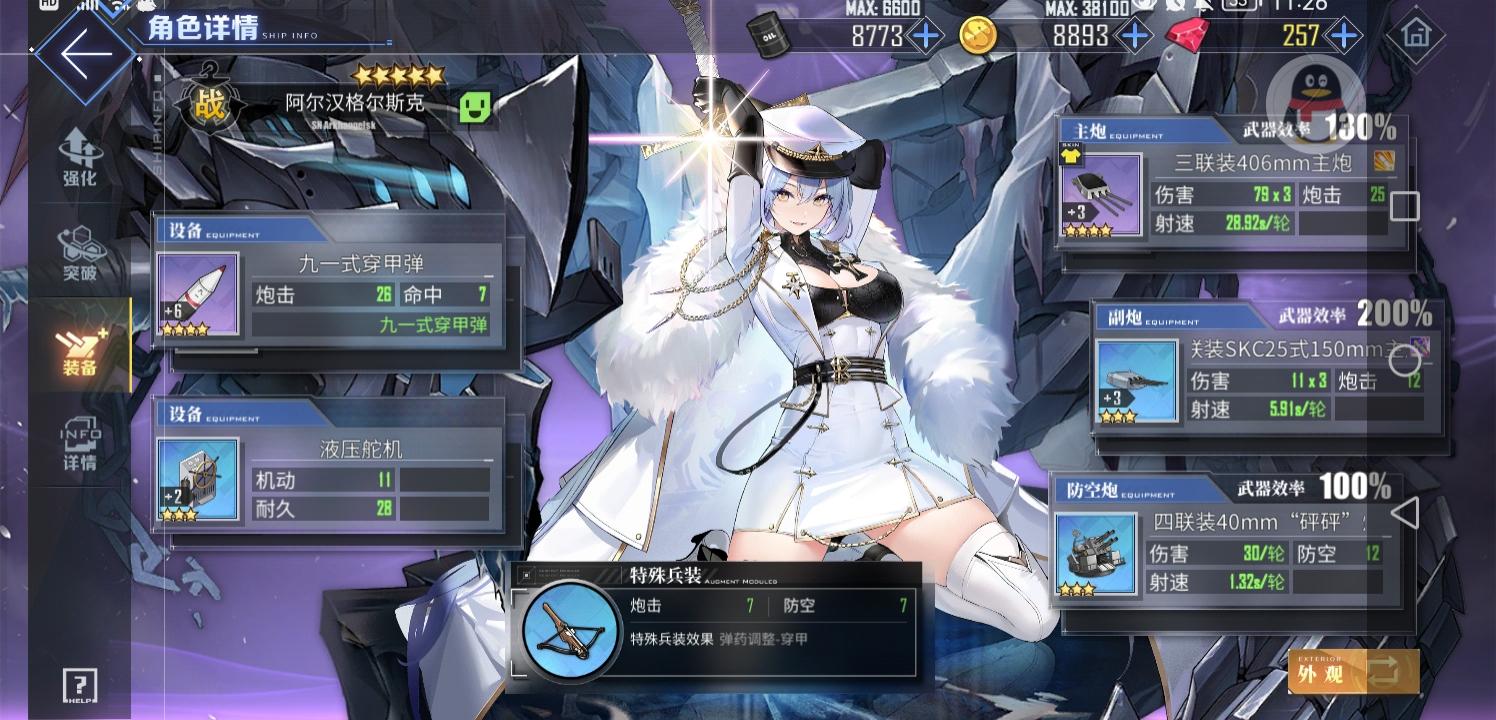This screenshot has width=1496, height=720.
Task: Click the green mood emoji beside ship name
Action: tap(474, 105)
